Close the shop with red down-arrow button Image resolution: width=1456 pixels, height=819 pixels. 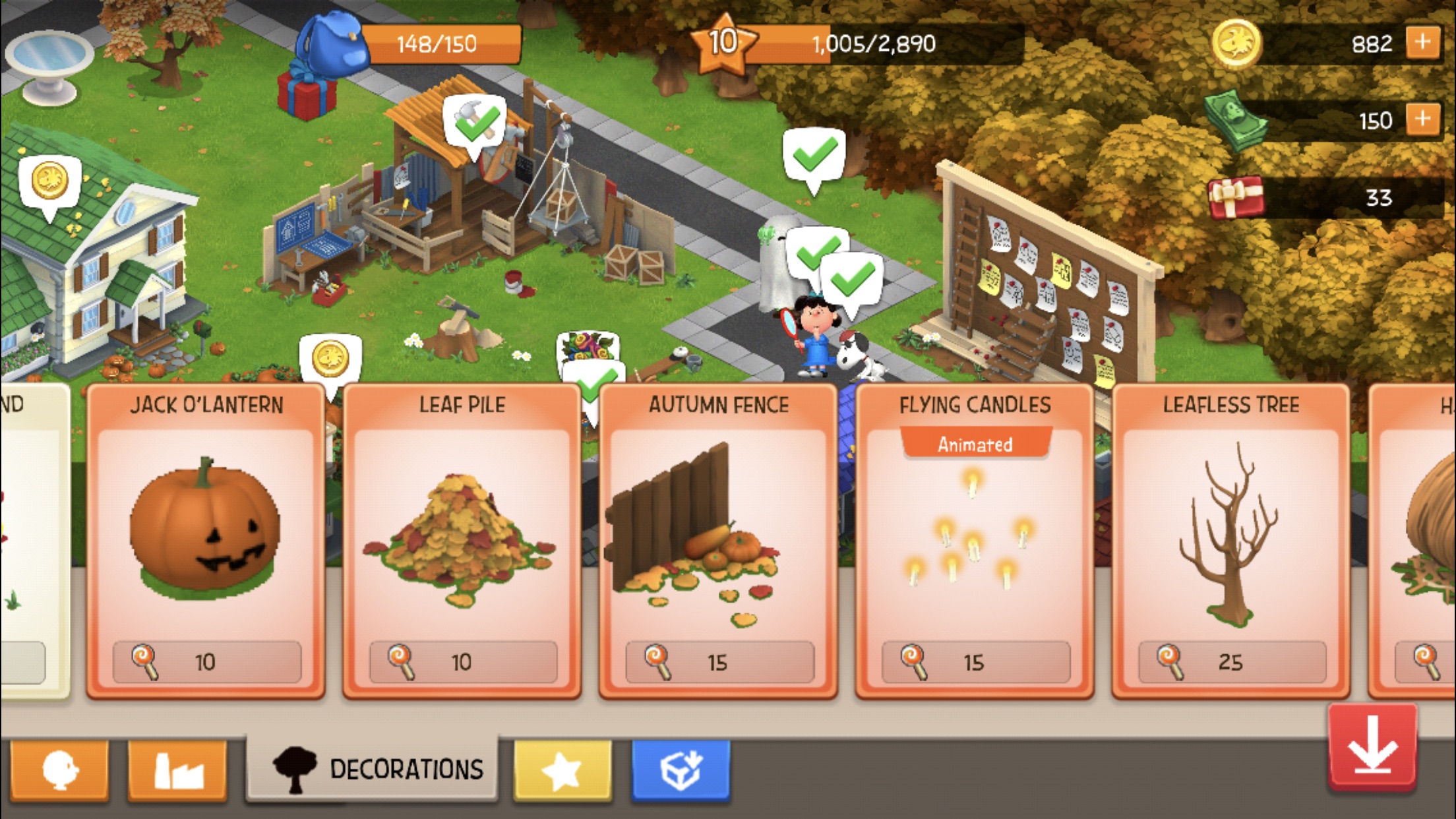pos(1373,748)
